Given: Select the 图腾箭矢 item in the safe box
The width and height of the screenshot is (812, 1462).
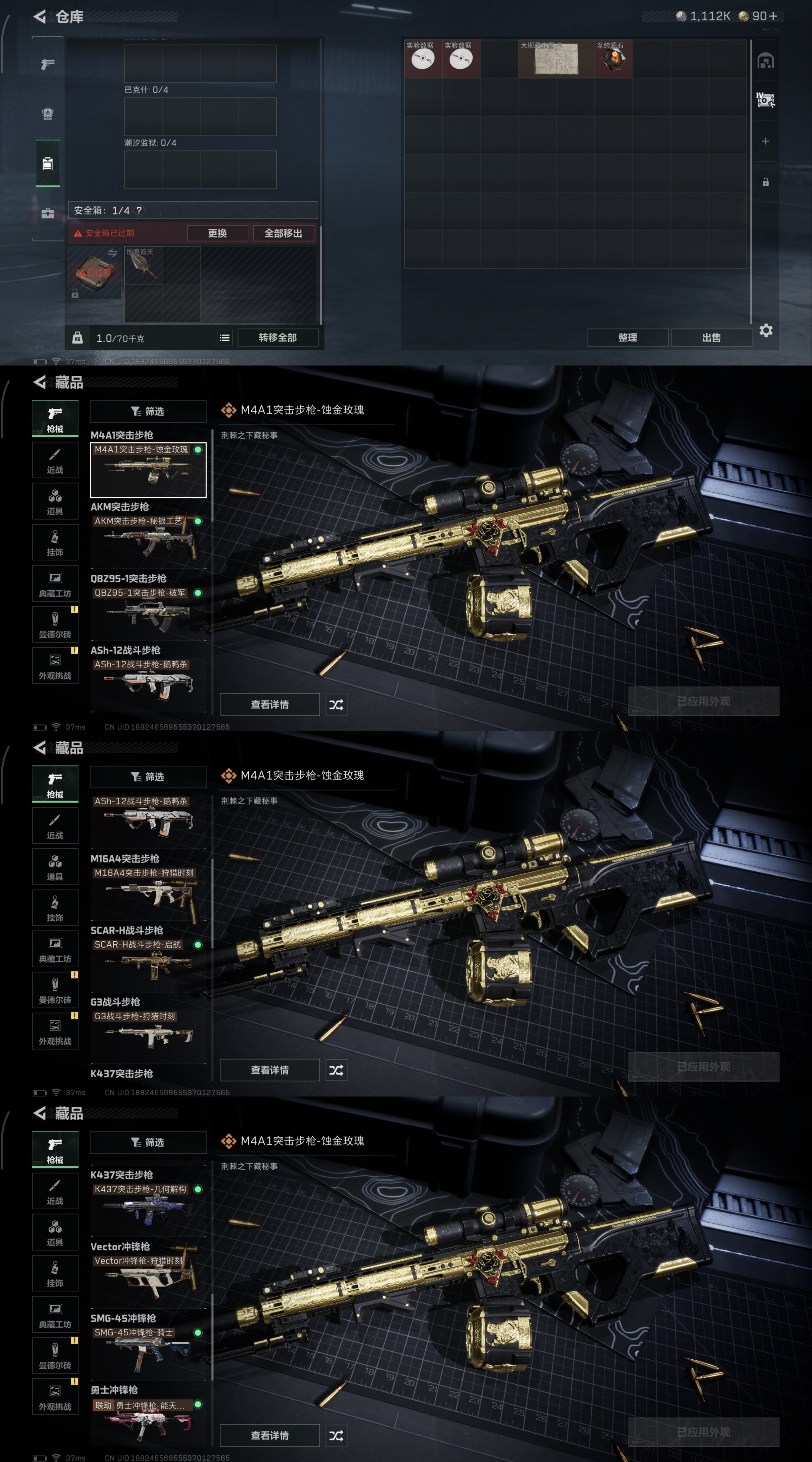Looking at the screenshot, I should click(143, 265).
